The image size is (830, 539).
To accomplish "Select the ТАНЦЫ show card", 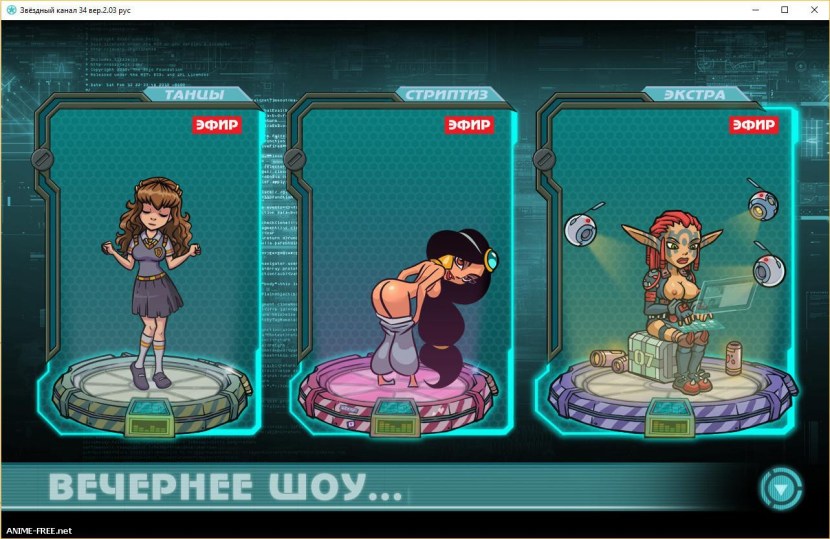I will (x=150, y=270).
